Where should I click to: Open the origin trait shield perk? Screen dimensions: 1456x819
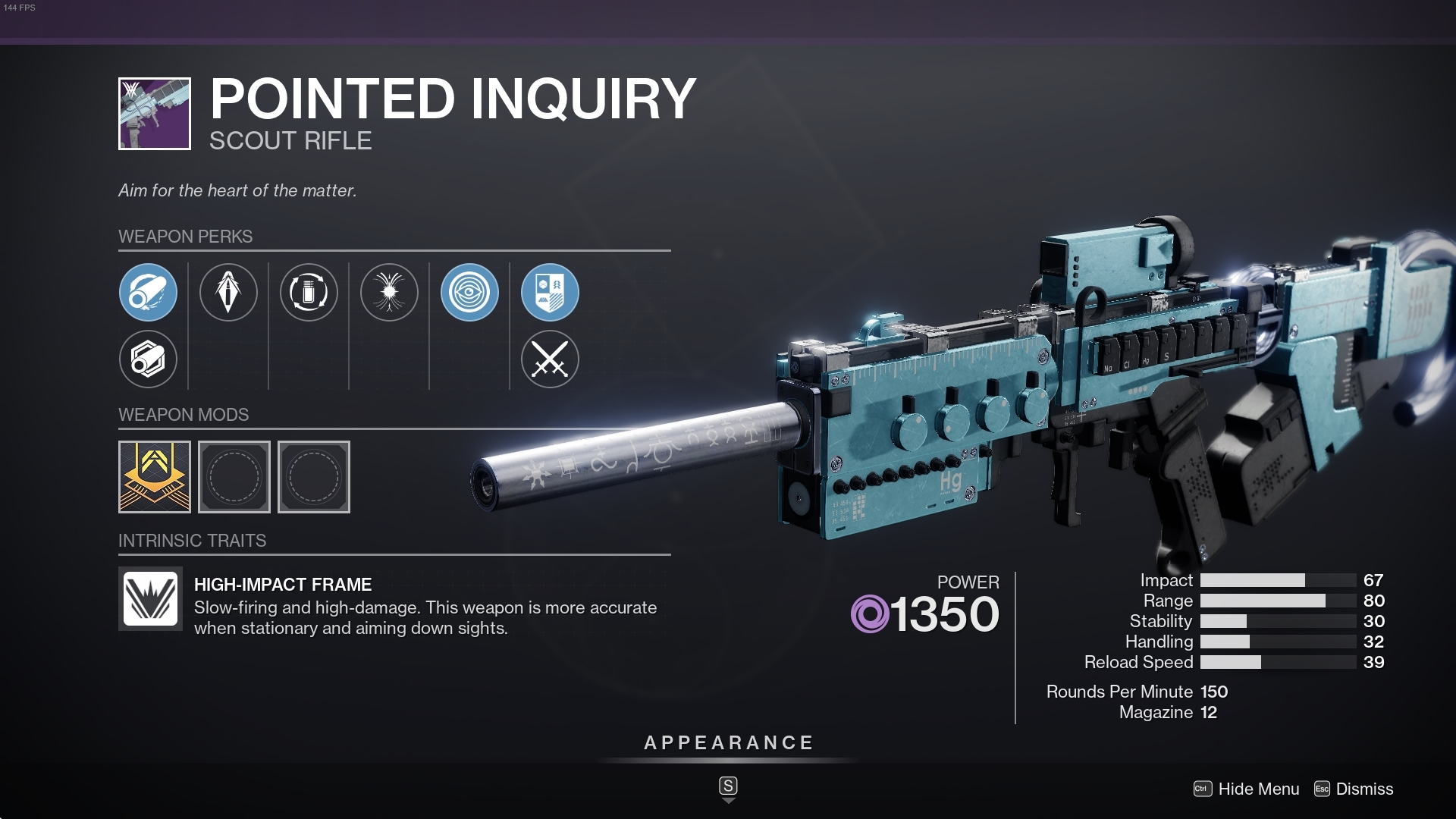point(550,292)
